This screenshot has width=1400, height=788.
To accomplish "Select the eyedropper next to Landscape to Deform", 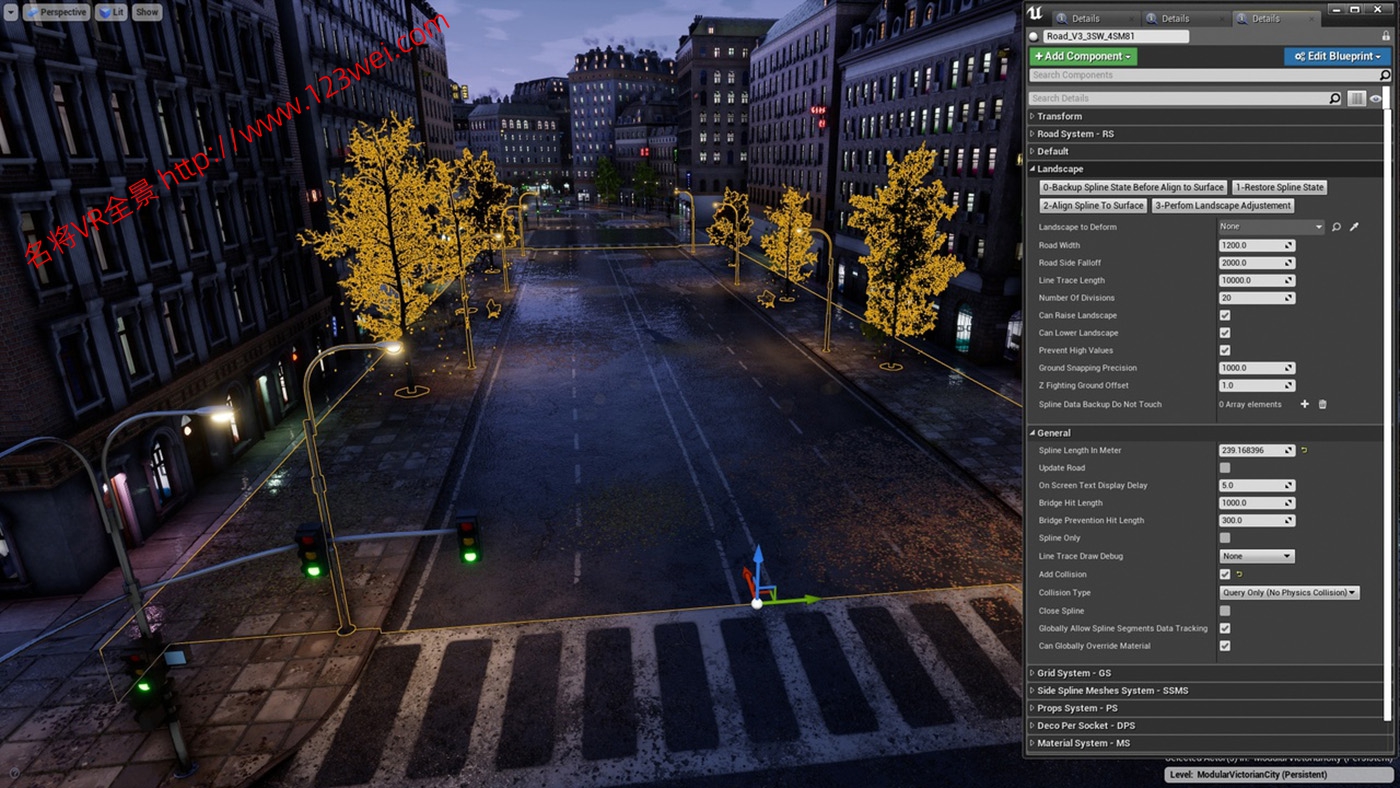I will click(x=1354, y=226).
